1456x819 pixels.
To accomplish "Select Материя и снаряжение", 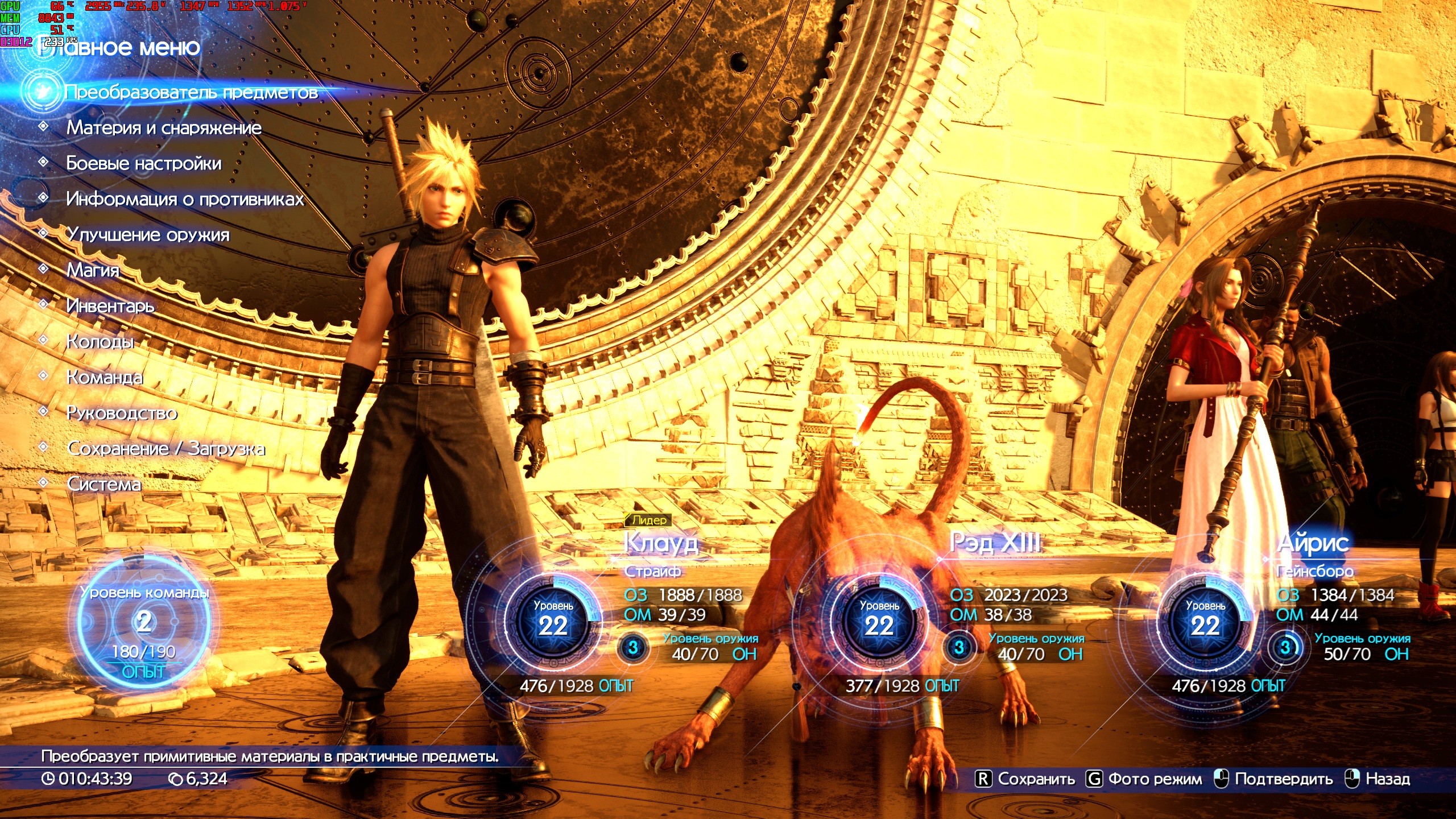I will click(x=164, y=128).
